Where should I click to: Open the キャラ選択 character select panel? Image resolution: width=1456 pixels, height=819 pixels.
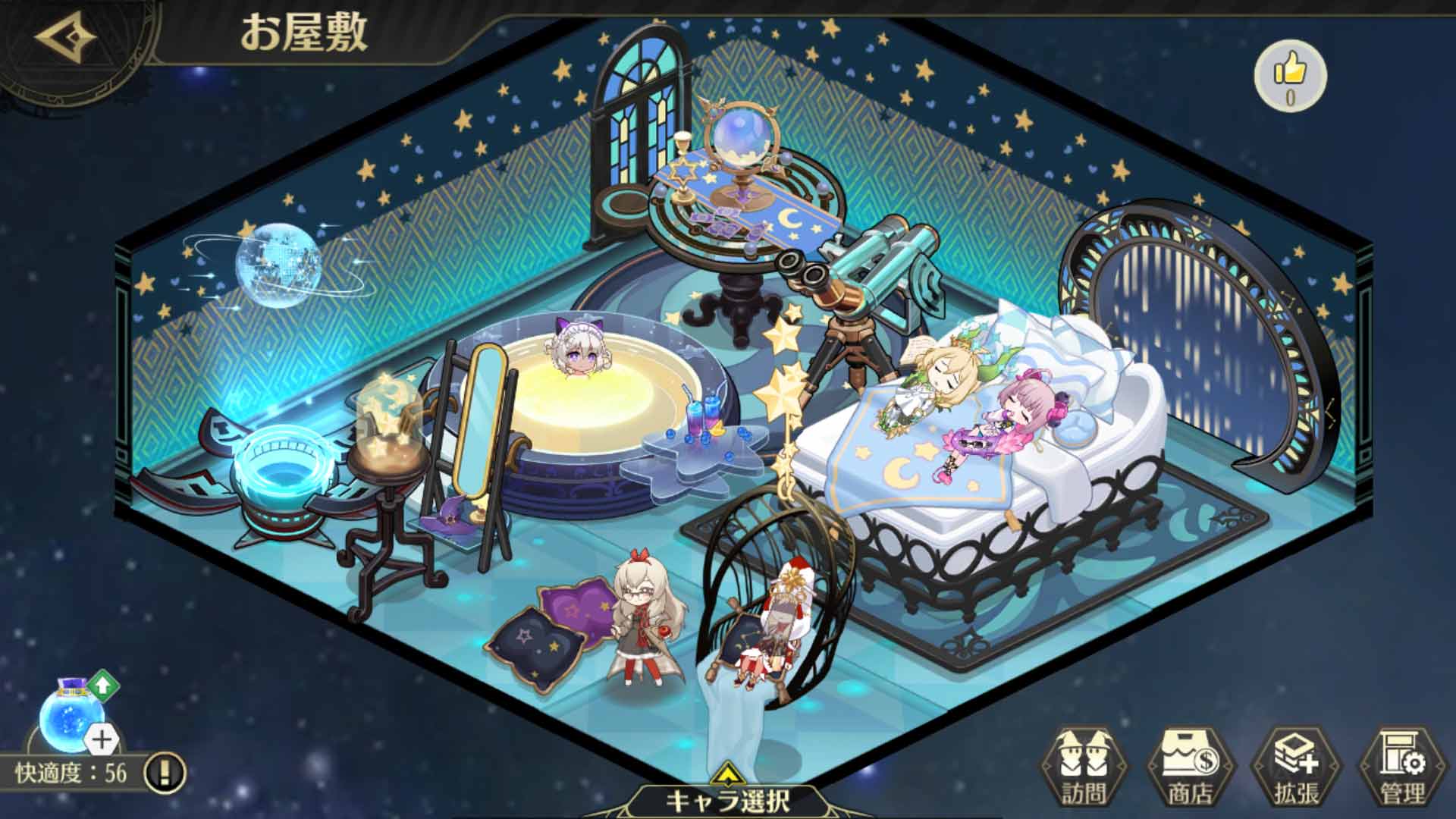[x=726, y=798]
